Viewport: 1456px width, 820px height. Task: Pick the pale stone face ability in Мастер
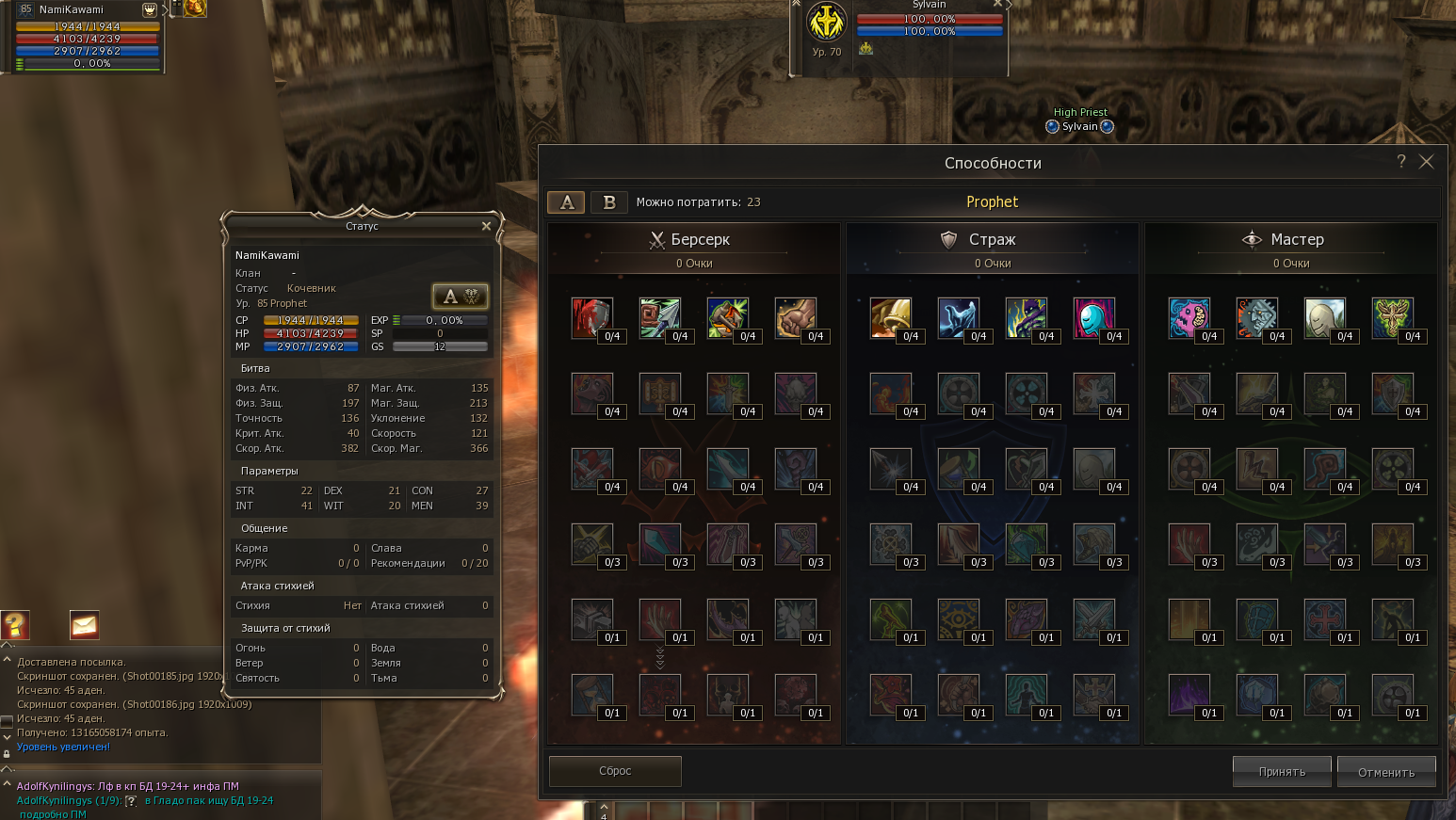[1324, 317]
